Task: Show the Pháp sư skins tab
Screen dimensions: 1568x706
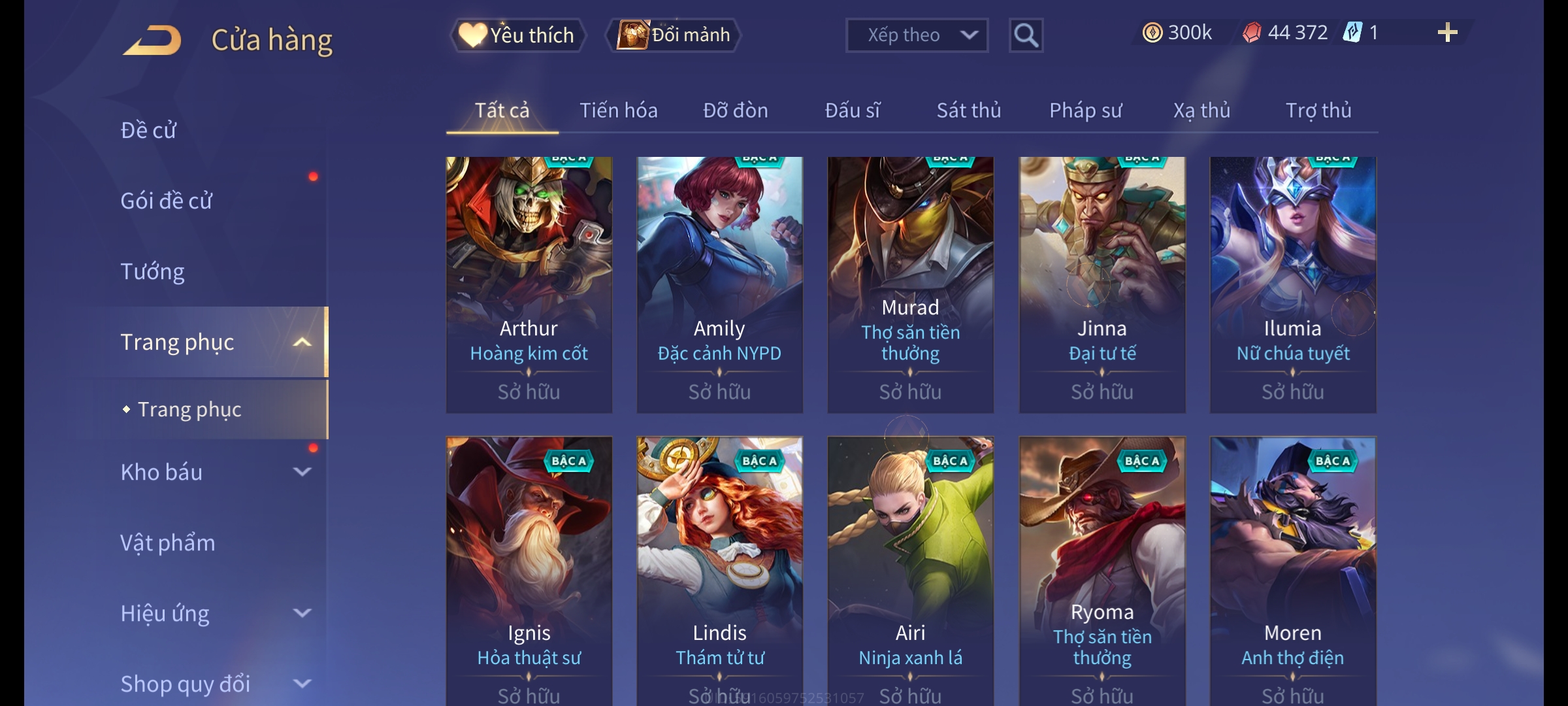Action: click(x=1085, y=110)
